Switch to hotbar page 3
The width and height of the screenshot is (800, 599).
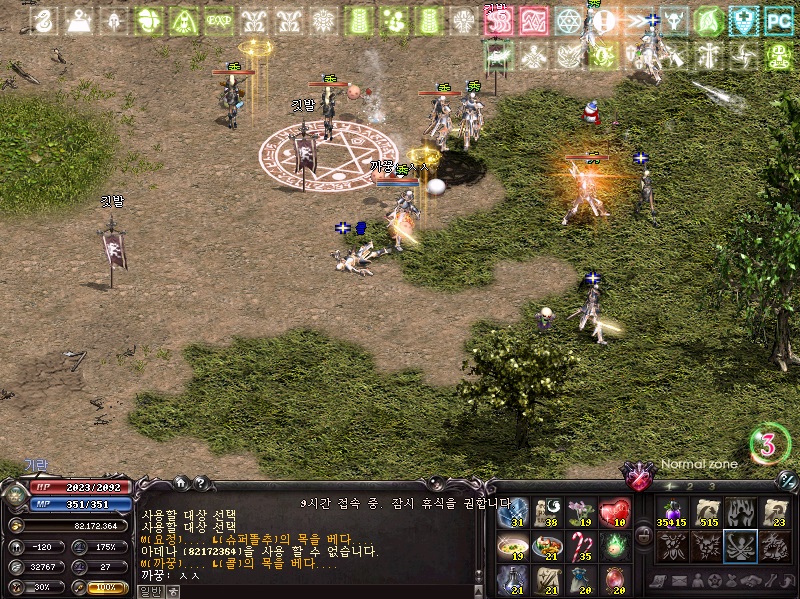point(711,486)
